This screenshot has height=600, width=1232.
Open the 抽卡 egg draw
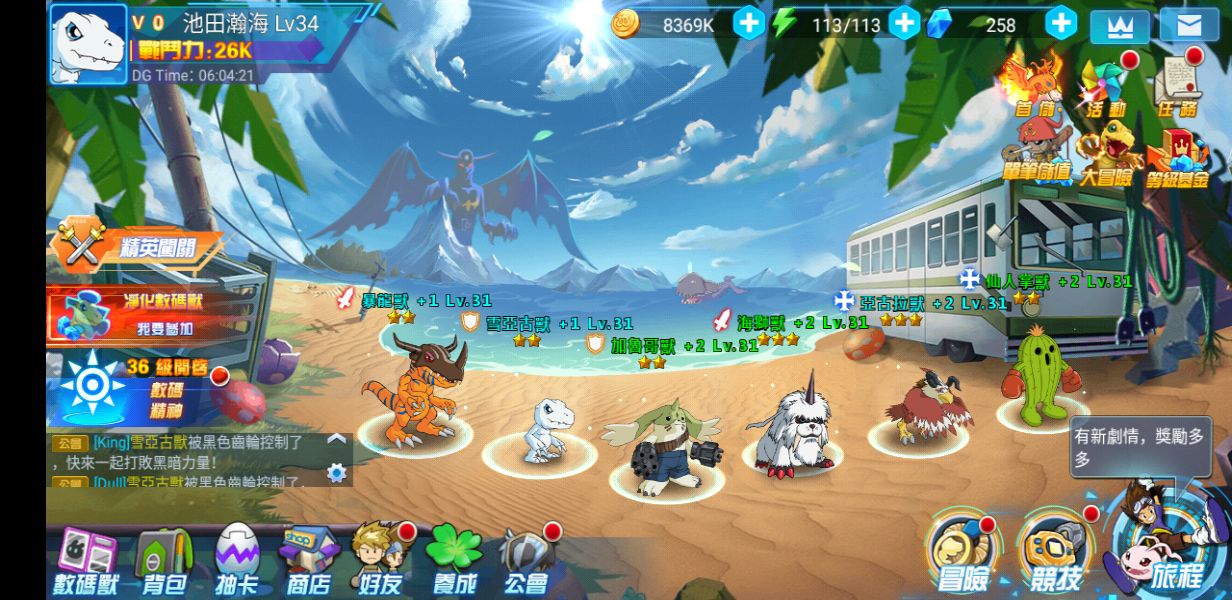click(x=237, y=561)
